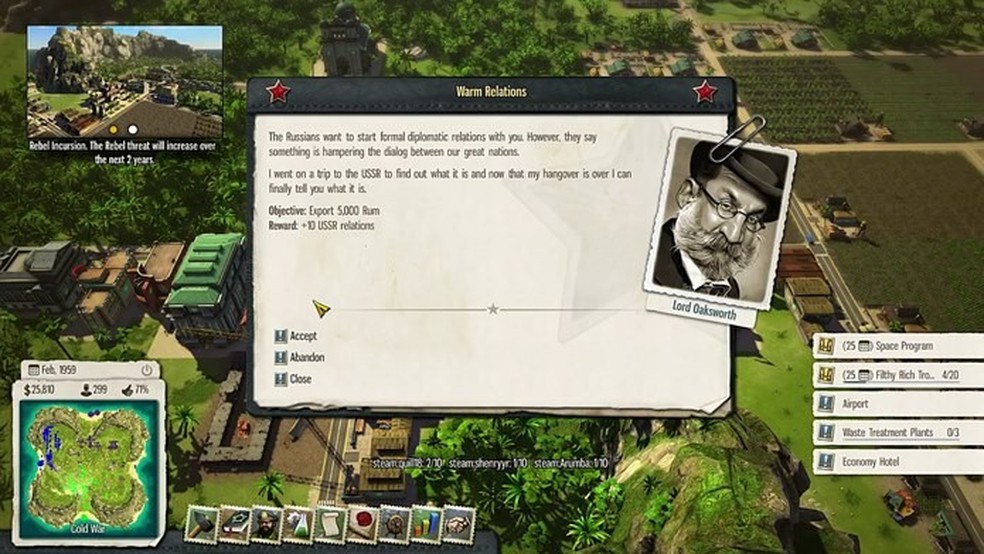Click the power button beside the date
The image size is (984, 554).
point(146,370)
